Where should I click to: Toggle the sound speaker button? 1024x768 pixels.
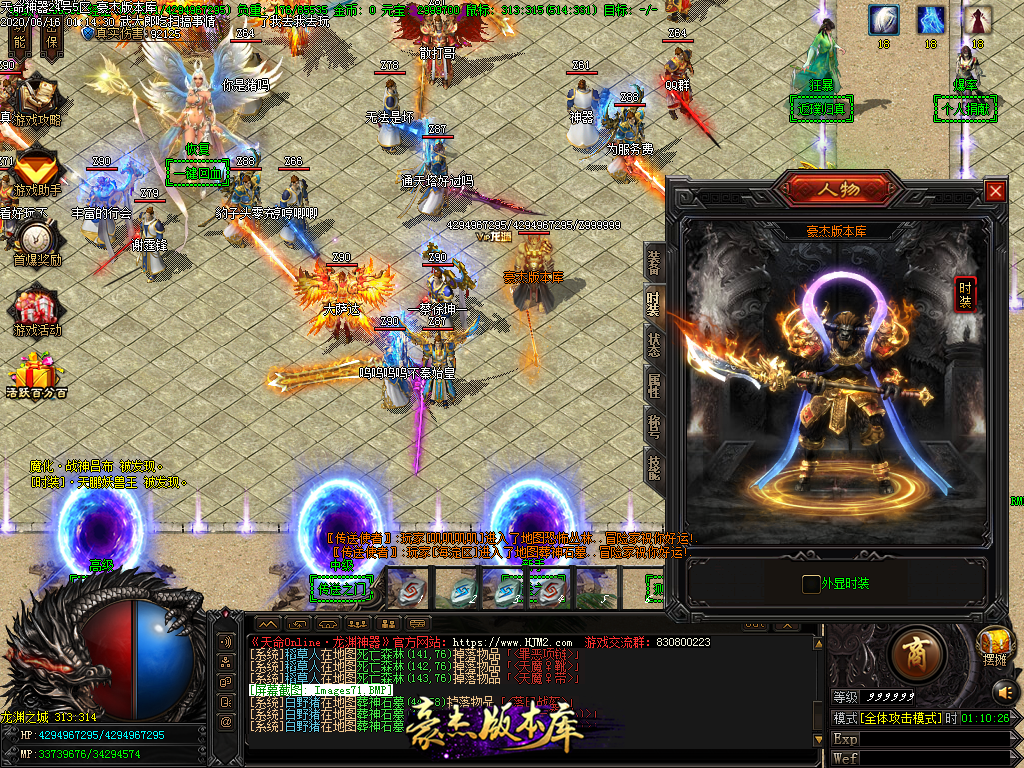pos(1003,690)
